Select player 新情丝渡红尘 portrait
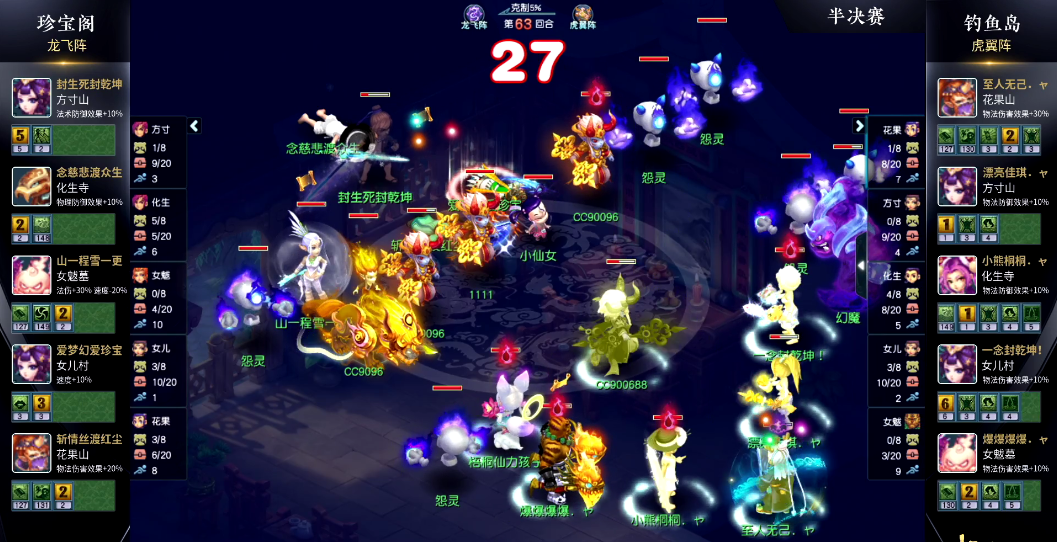 (31, 453)
